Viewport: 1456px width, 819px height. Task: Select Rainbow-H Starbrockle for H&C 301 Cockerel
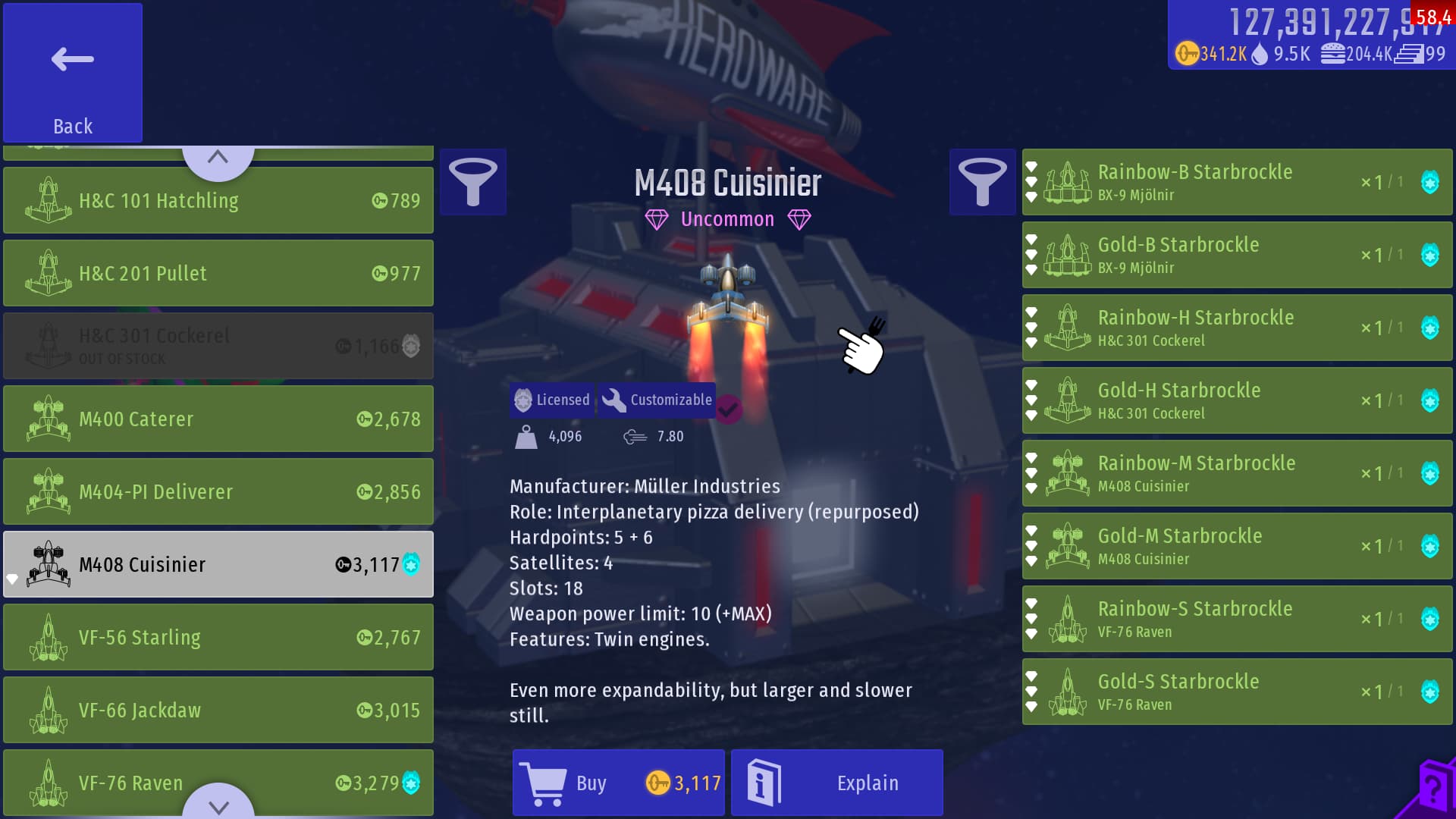(1236, 328)
